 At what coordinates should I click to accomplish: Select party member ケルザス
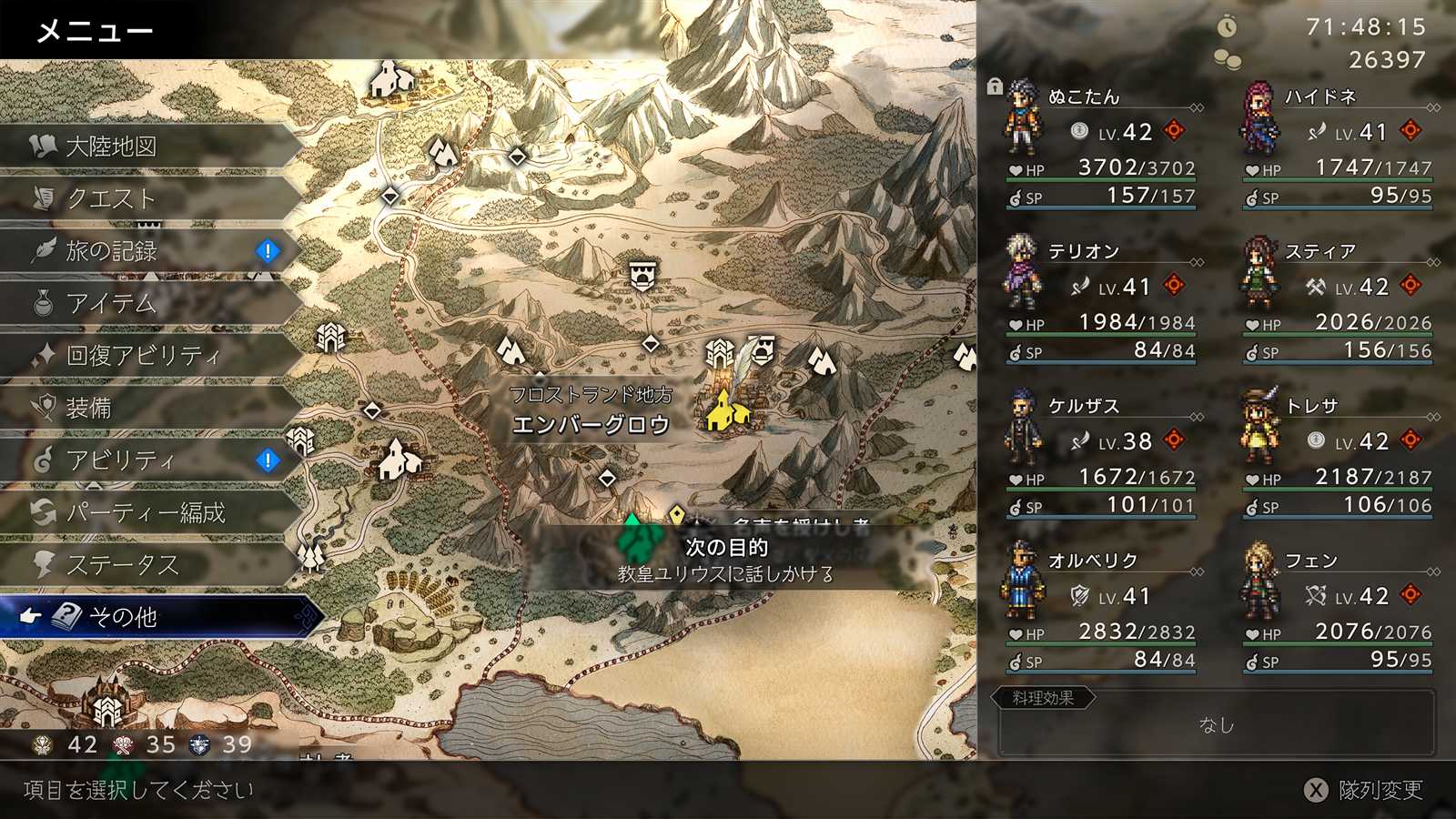[1101, 455]
